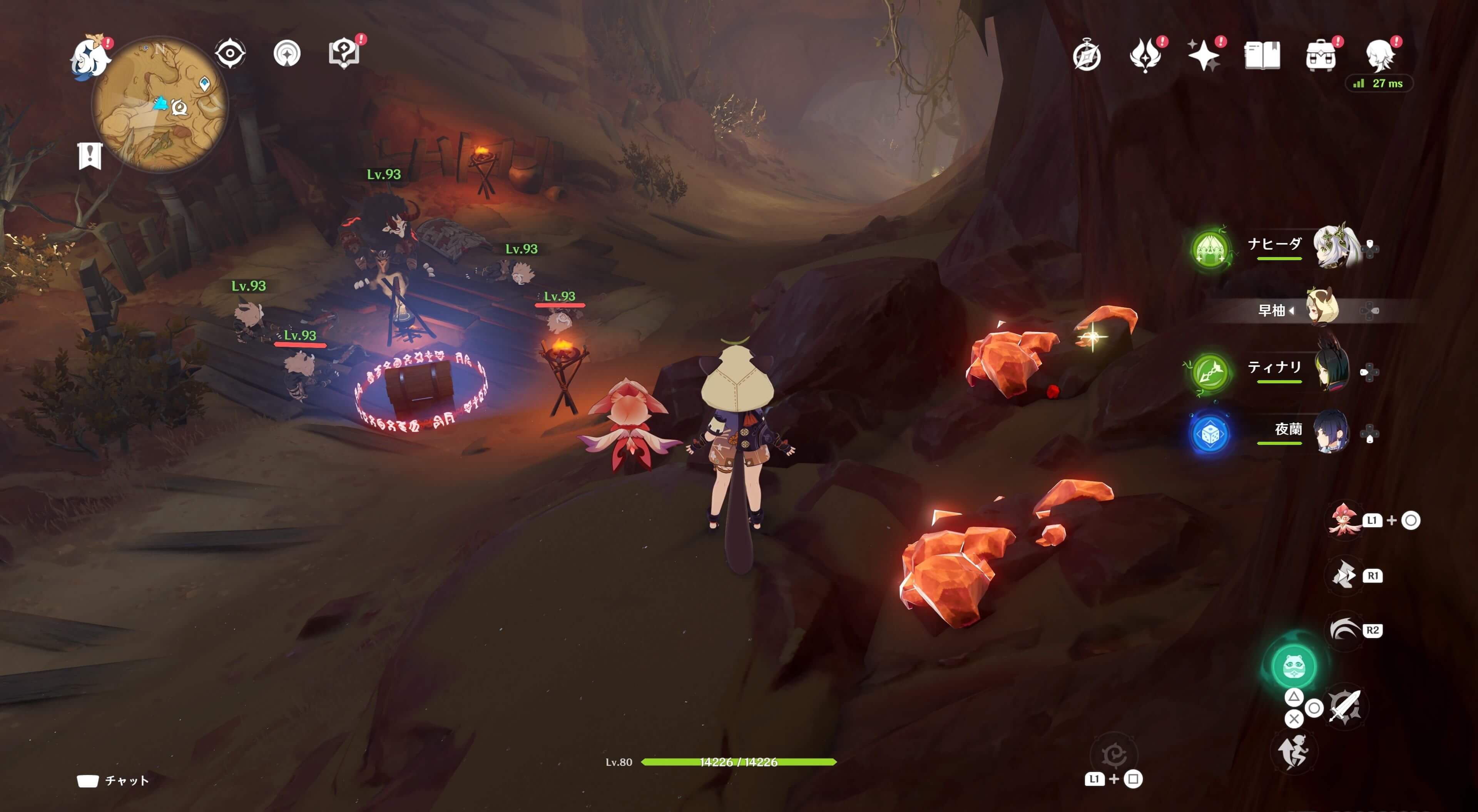Open the circular minimap
Image resolution: width=1478 pixels, height=812 pixels.
click(161, 104)
